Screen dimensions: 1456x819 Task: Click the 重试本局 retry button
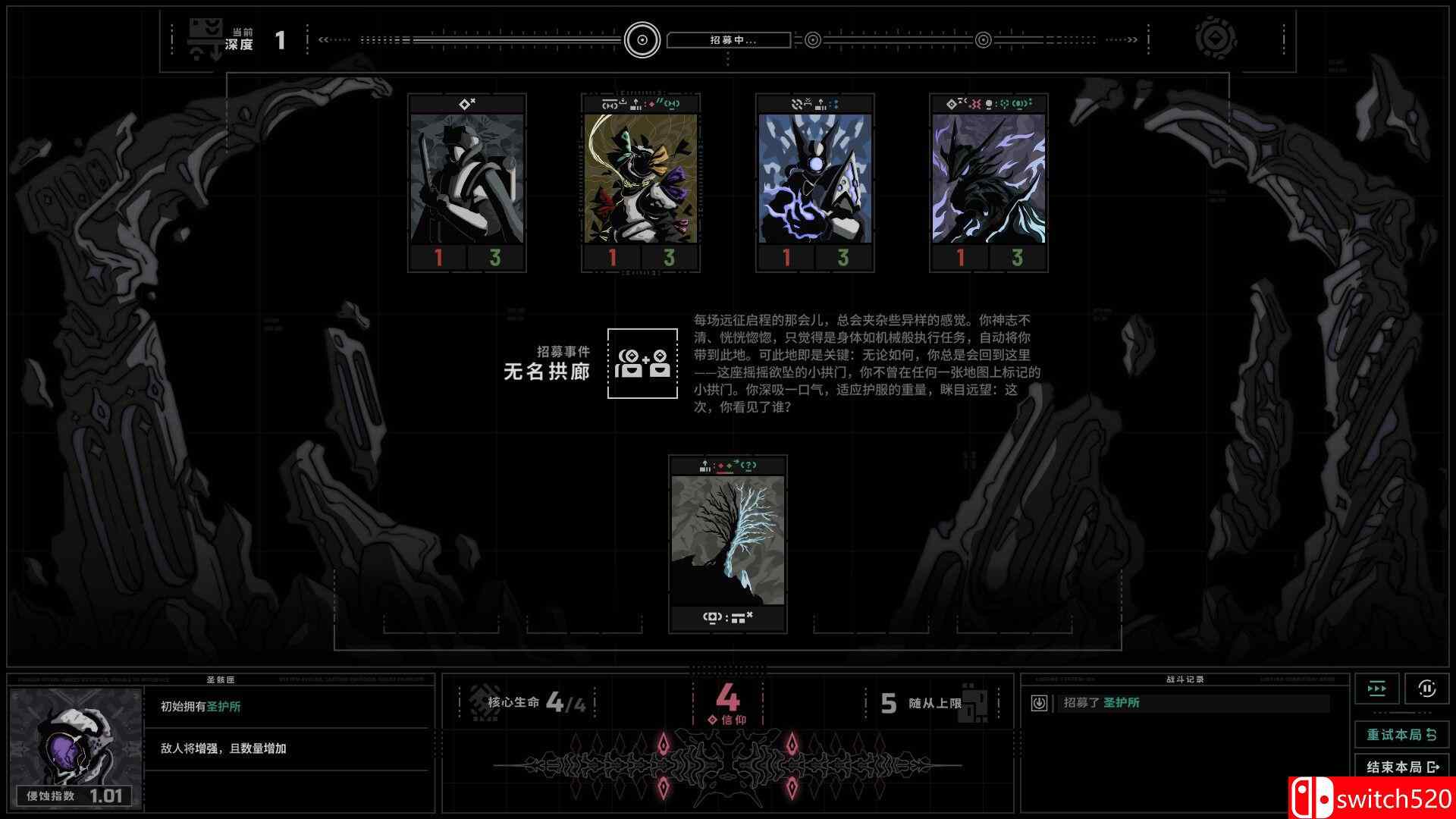click(1401, 734)
